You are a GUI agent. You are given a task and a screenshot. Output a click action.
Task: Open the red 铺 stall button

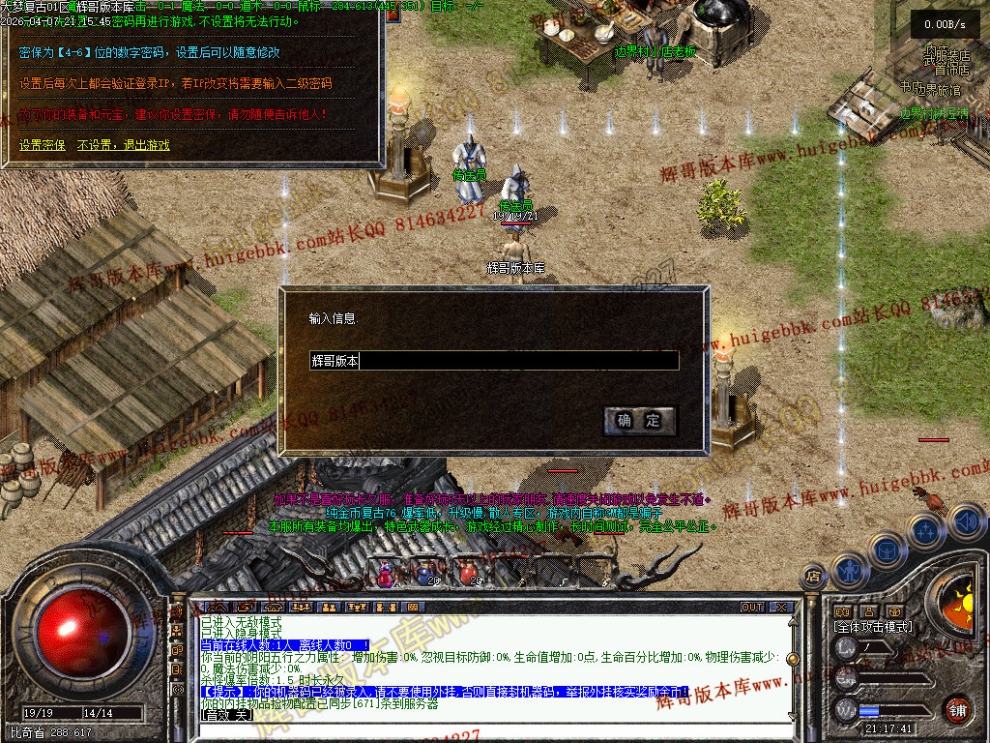(958, 710)
